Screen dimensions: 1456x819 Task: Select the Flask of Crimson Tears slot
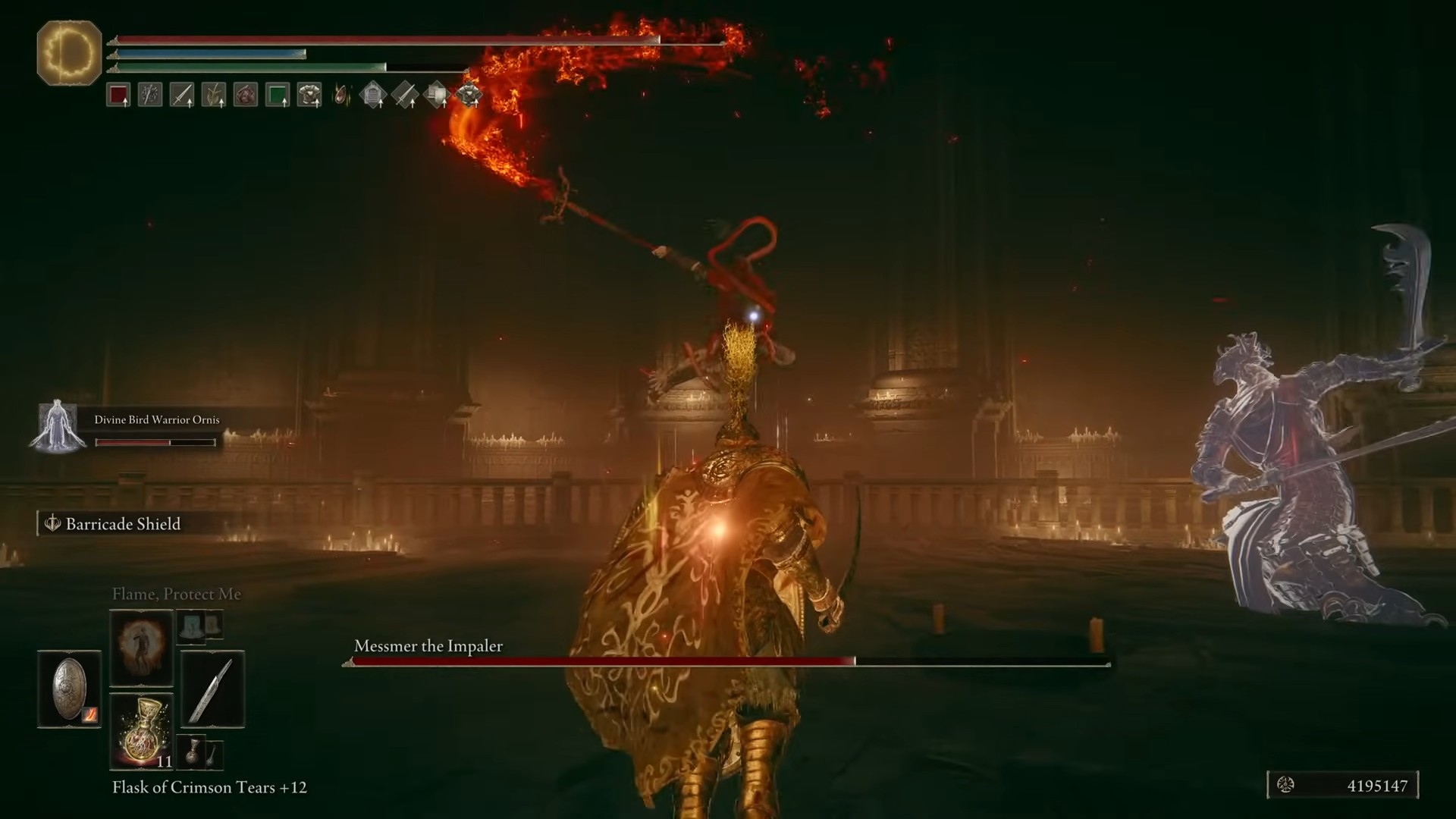(x=141, y=731)
